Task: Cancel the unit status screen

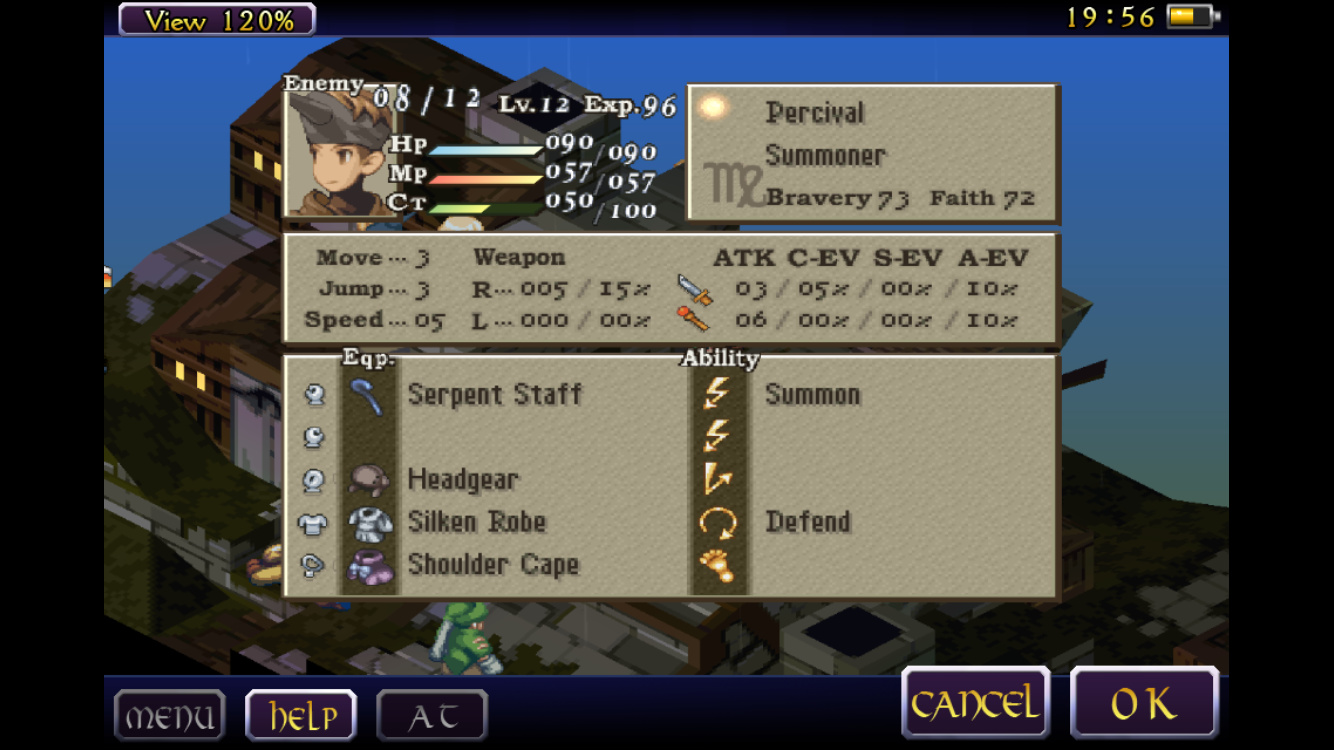Action: click(x=975, y=704)
